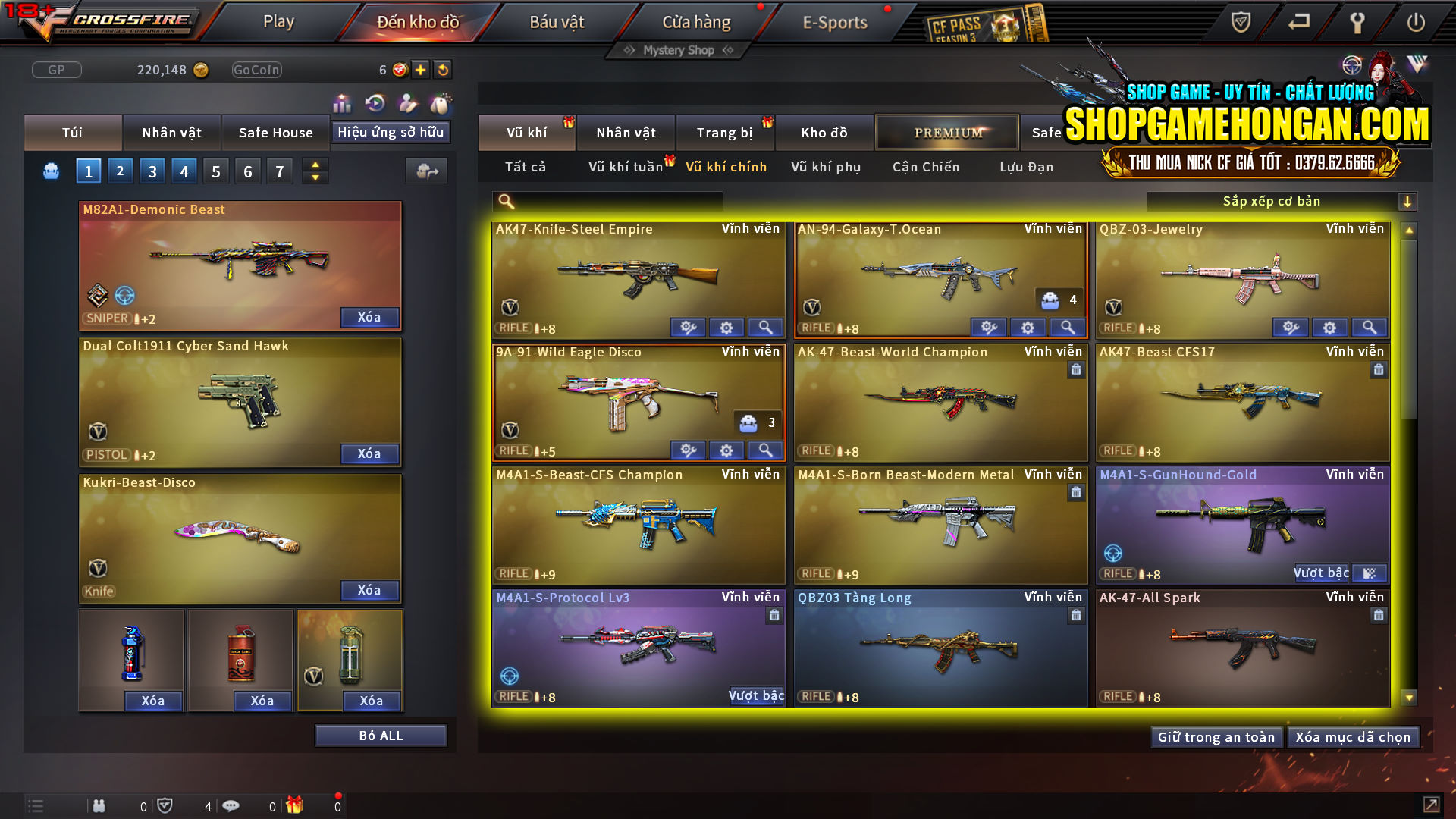Click gear settings icon on AN-94-Galaxy-T.Ocean

(1028, 327)
